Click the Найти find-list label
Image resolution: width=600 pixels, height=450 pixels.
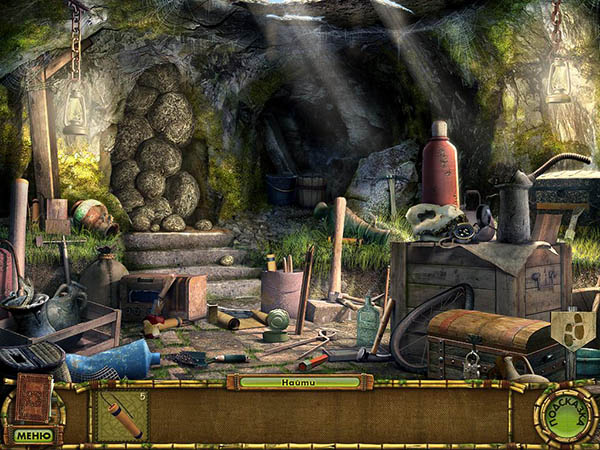[299, 382]
